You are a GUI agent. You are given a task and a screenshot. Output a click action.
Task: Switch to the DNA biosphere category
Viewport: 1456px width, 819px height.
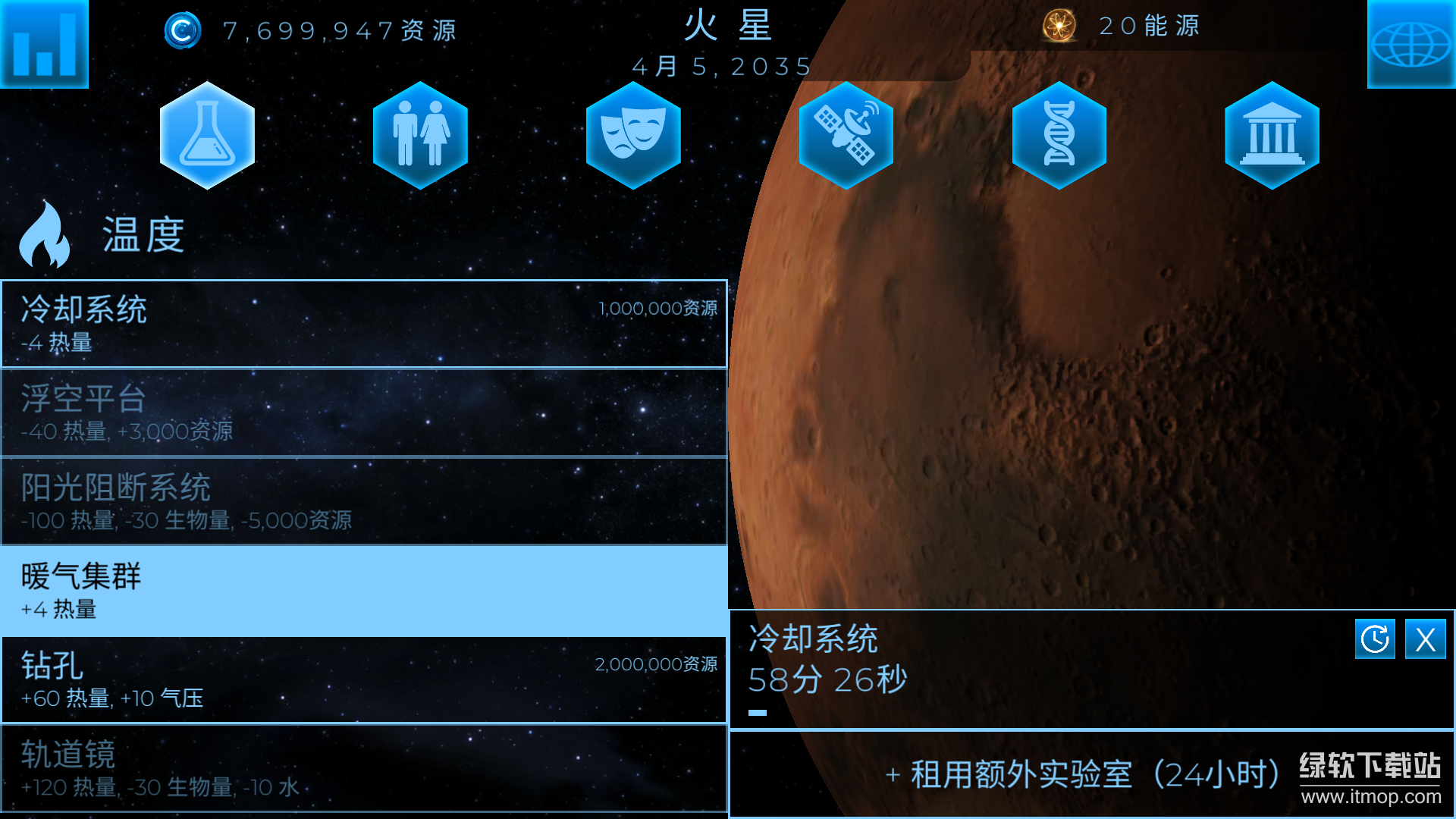(x=1059, y=135)
